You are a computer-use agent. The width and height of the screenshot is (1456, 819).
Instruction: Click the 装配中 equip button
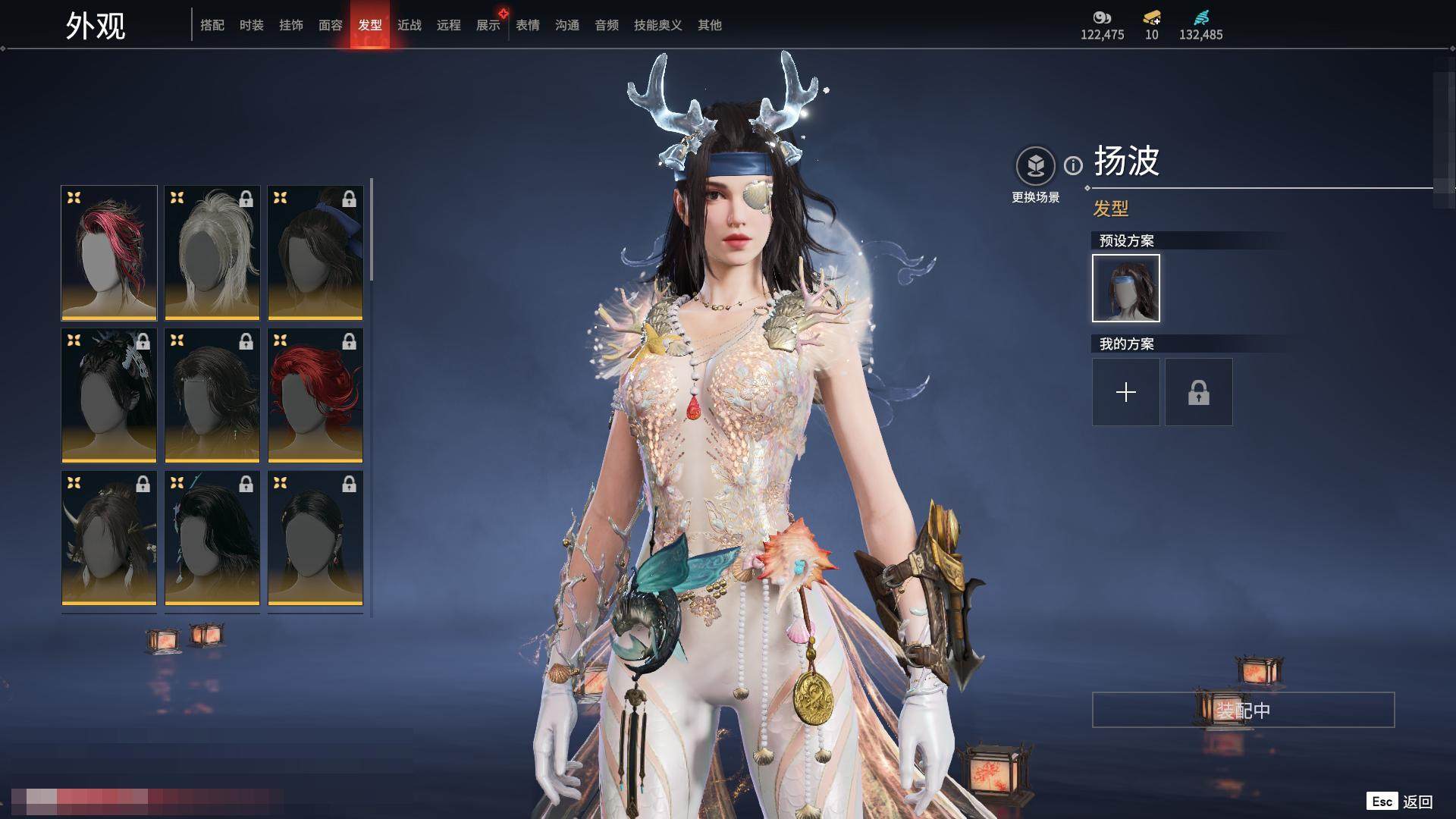tap(1243, 710)
